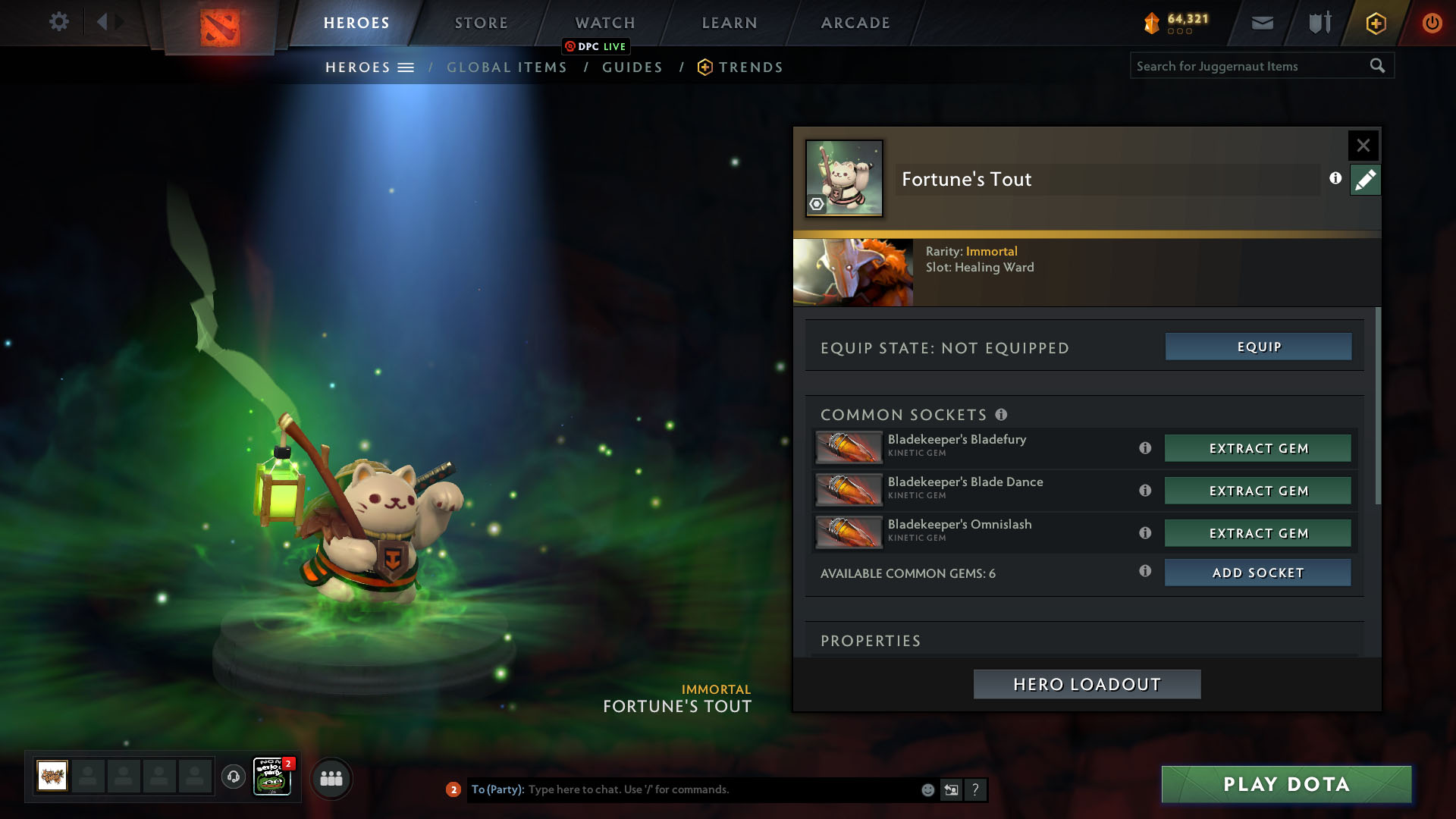Start matchmaking with Play Dota
The width and height of the screenshot is (1456, 819).
point(1286,784)
